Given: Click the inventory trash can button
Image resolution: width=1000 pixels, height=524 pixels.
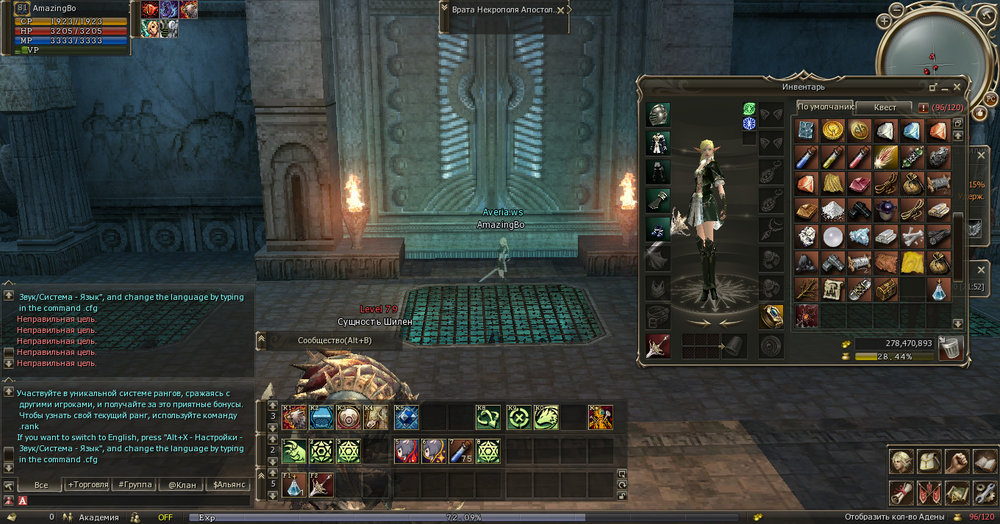Looking at the screenshot, I should [950, 347].
